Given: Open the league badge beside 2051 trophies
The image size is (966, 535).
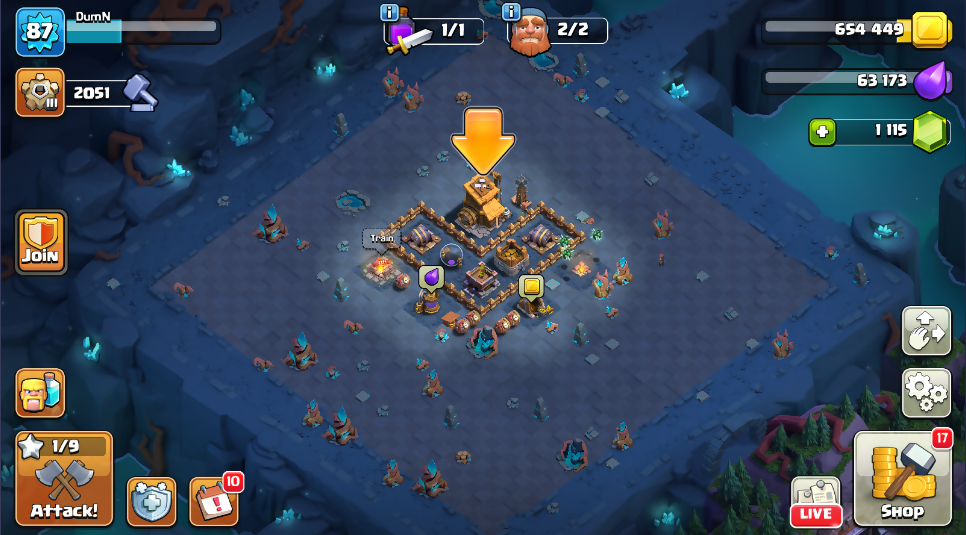Looking at the screenshot, I should click(x=40, y=93).
